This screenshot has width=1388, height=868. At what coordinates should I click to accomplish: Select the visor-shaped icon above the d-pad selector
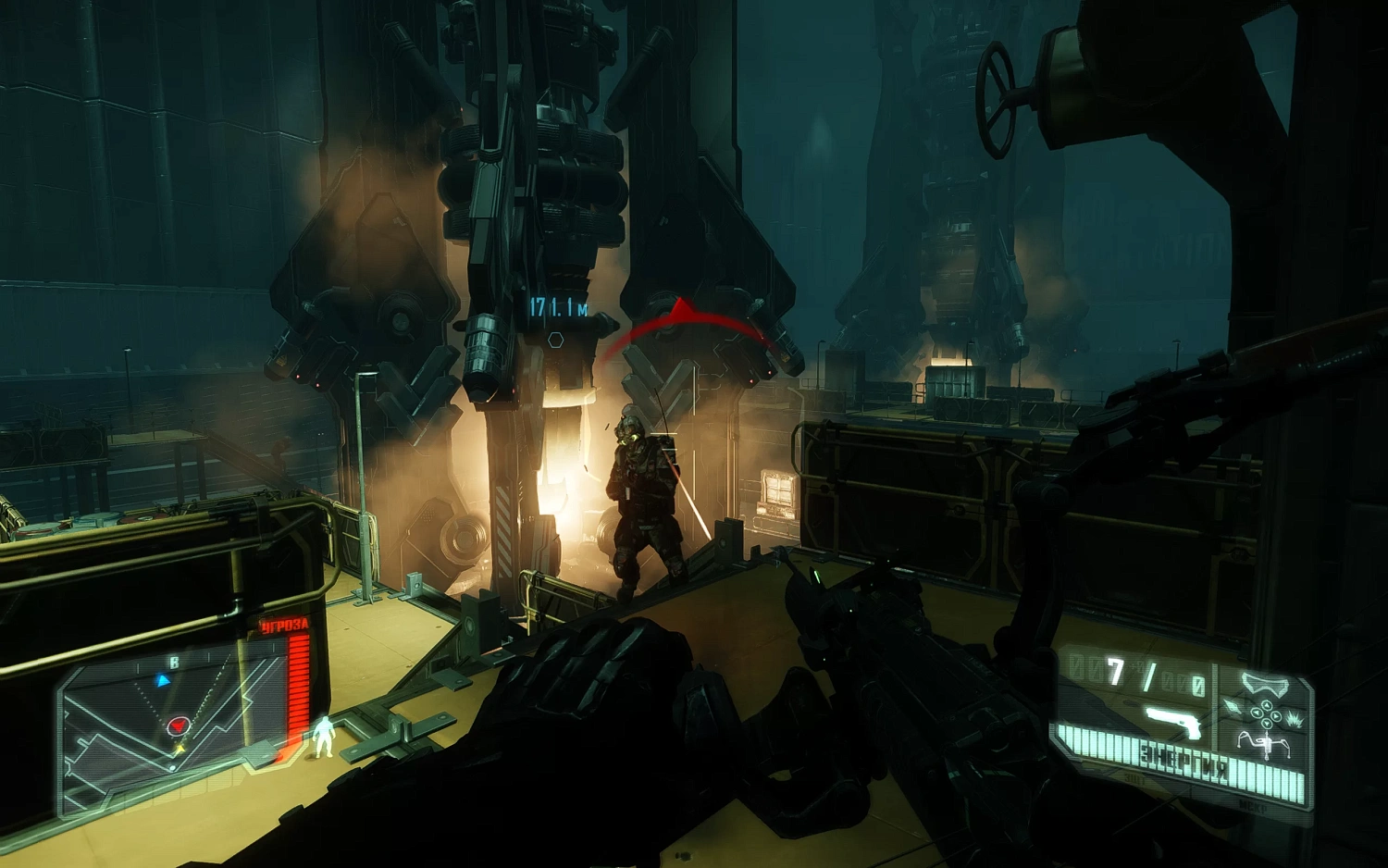click(x=1265, y=684)
